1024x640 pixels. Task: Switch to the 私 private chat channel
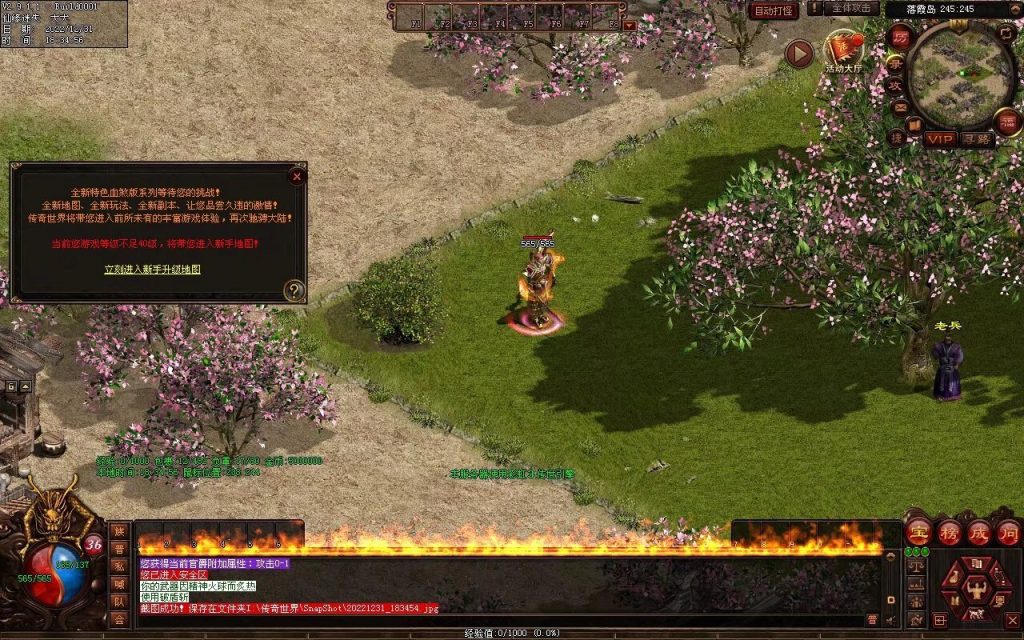pos(119,566)
